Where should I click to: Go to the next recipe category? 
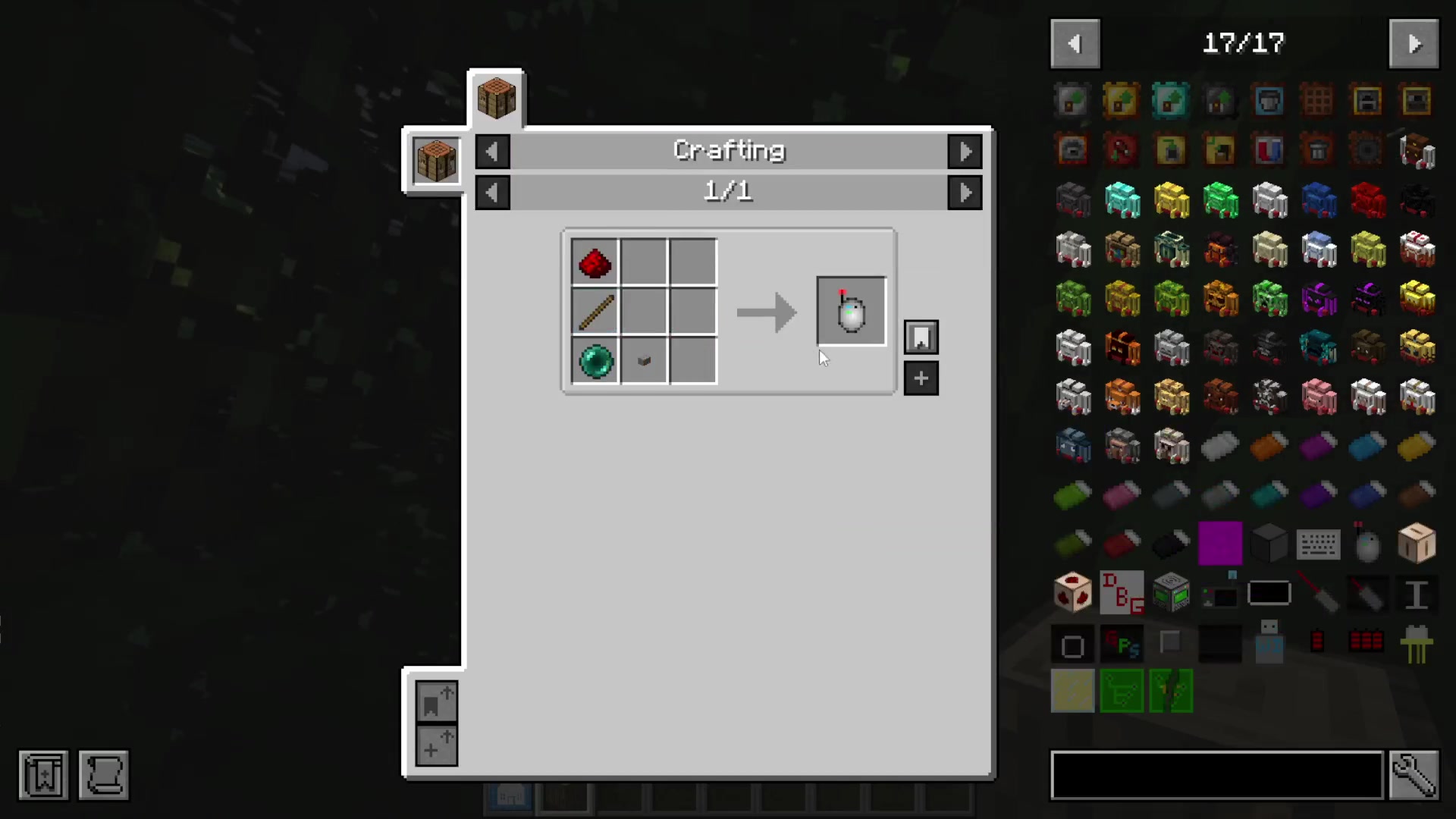click(x=965, y=152)
